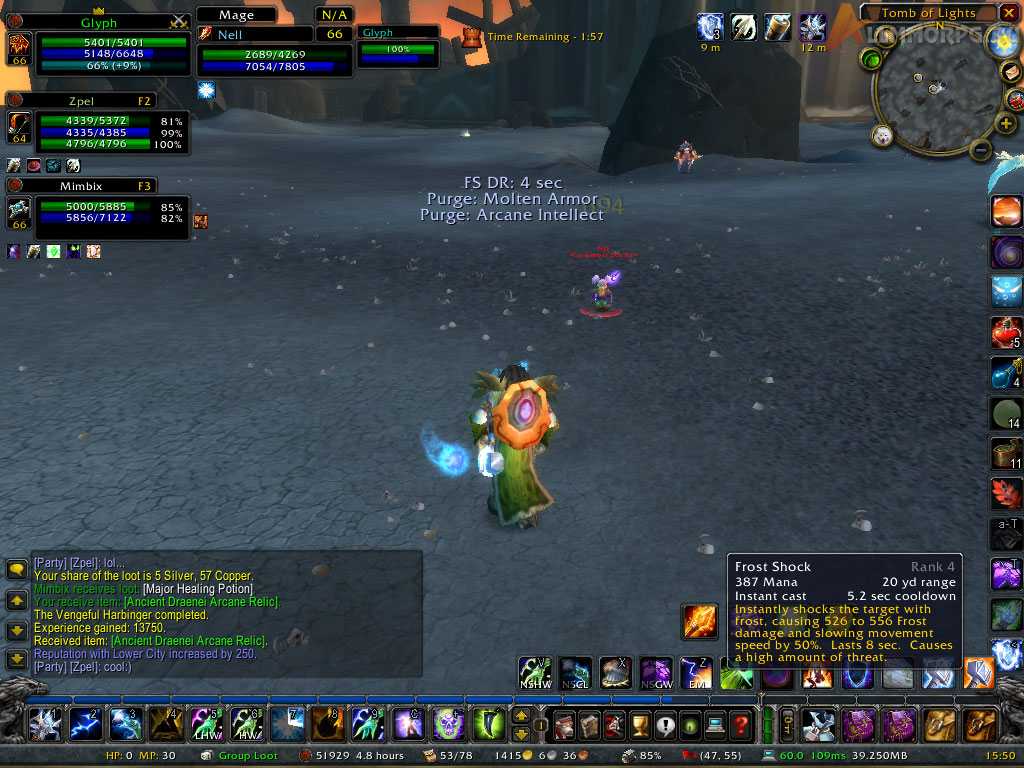Image resolution: width=1024 pixels, height=768 pixels.
Task: Zoom out the minimap with the minus button
Action: pyautogui.click(x=981, y=150)
